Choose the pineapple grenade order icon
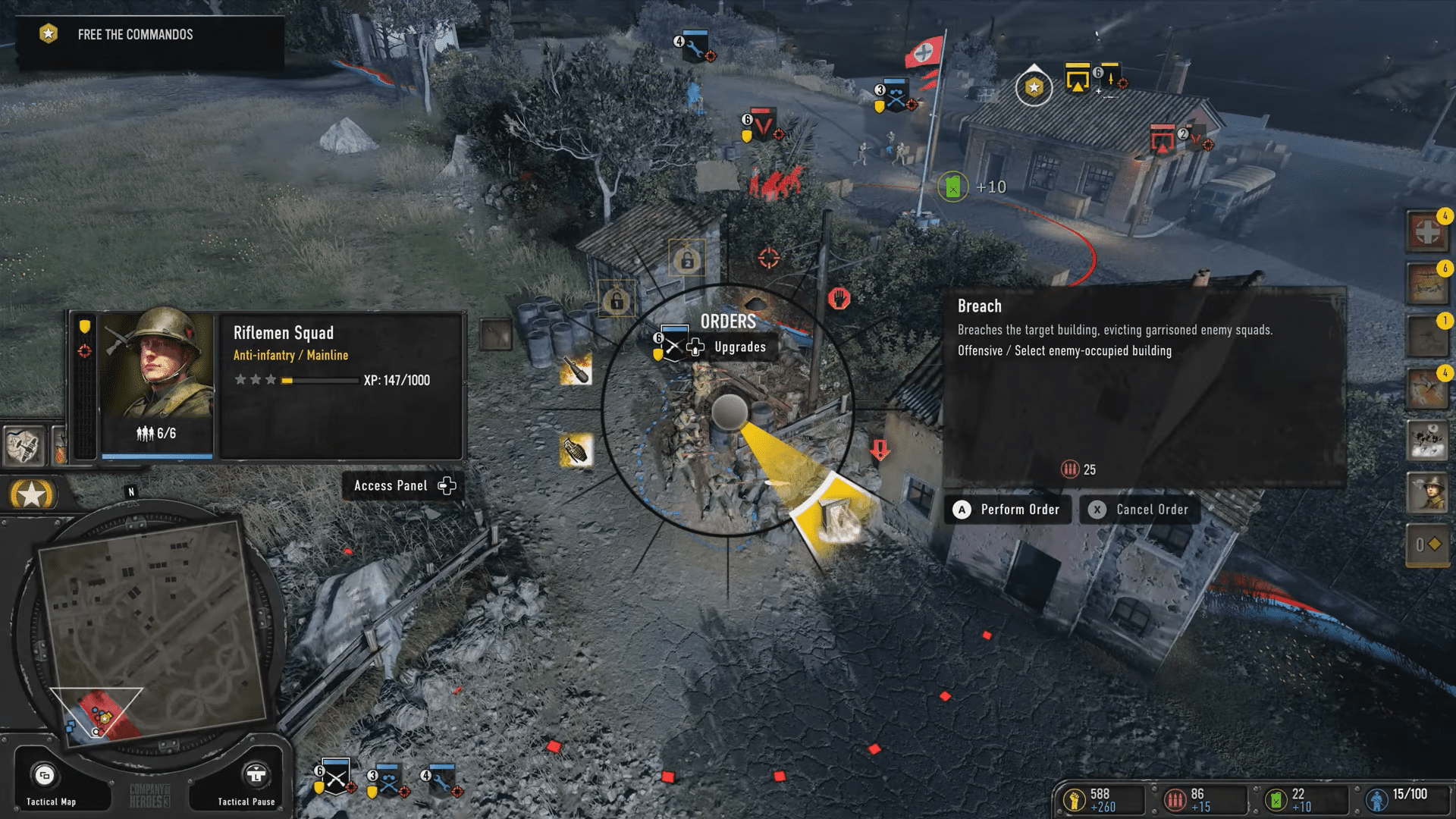The height and width of the screenshot is (819, 1456). click(576, 450)
